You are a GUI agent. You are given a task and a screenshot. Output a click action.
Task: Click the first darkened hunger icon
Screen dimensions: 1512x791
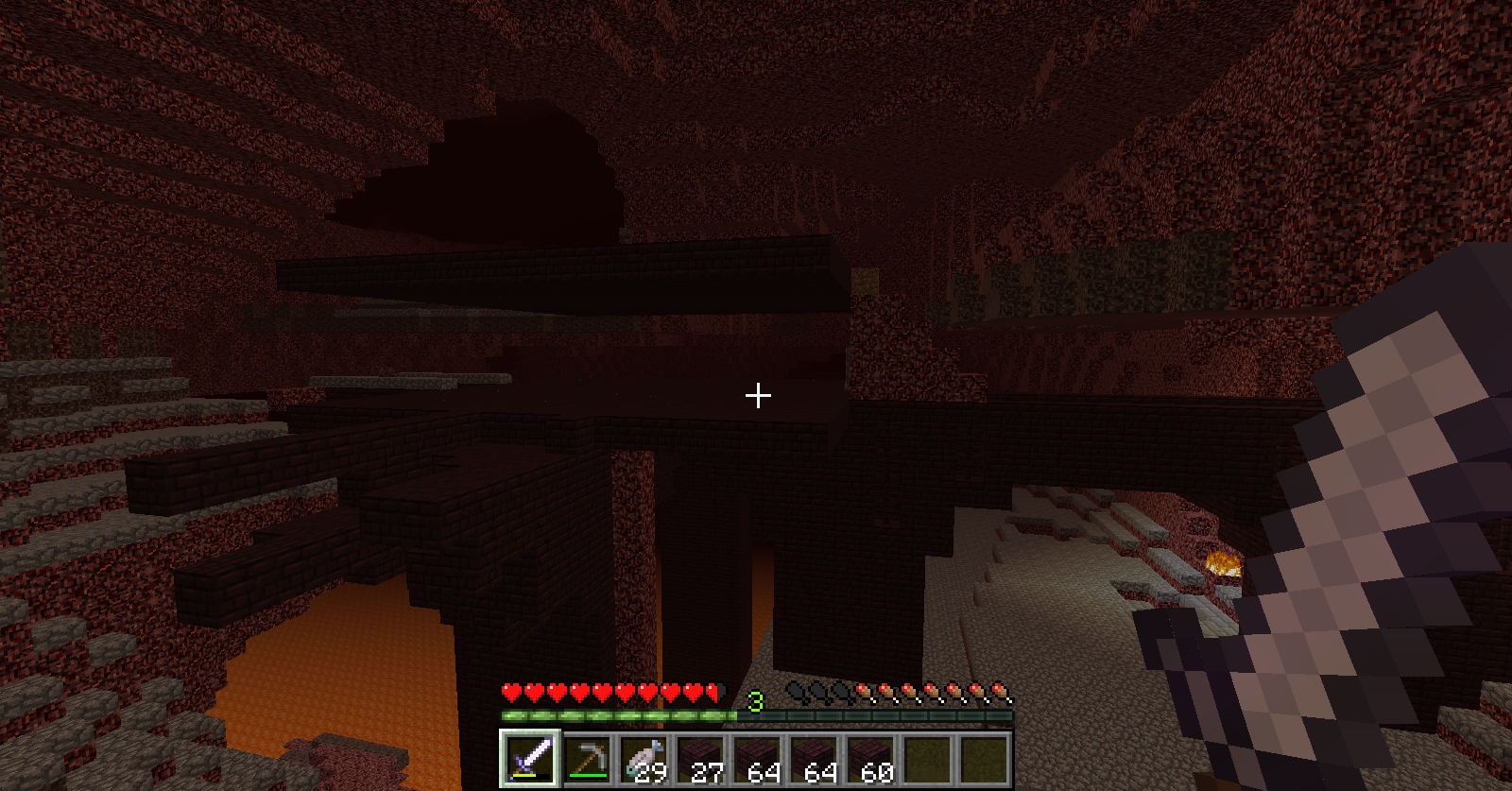[x=794, y=690]
